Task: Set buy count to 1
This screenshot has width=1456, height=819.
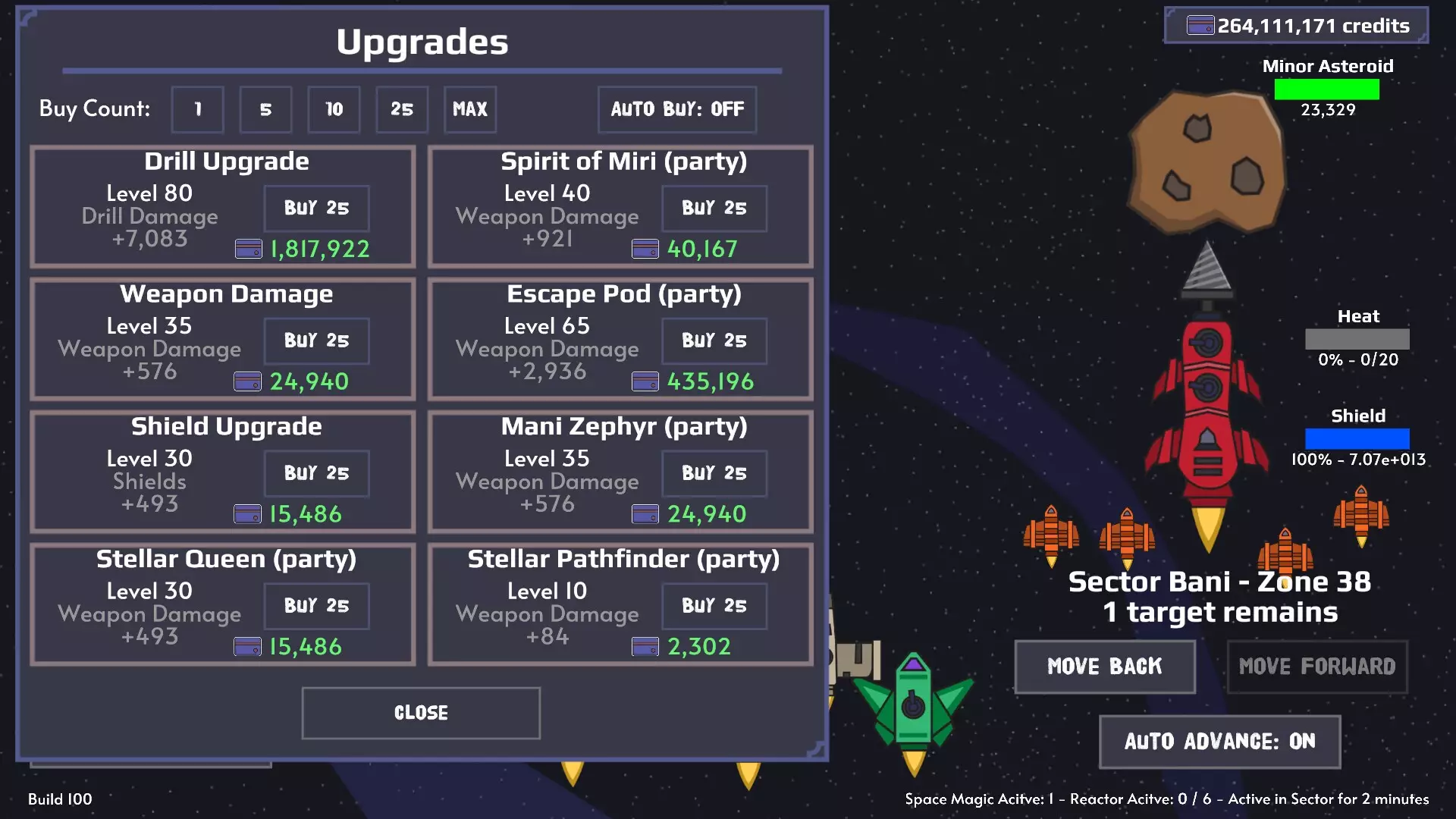Action: 197,109
